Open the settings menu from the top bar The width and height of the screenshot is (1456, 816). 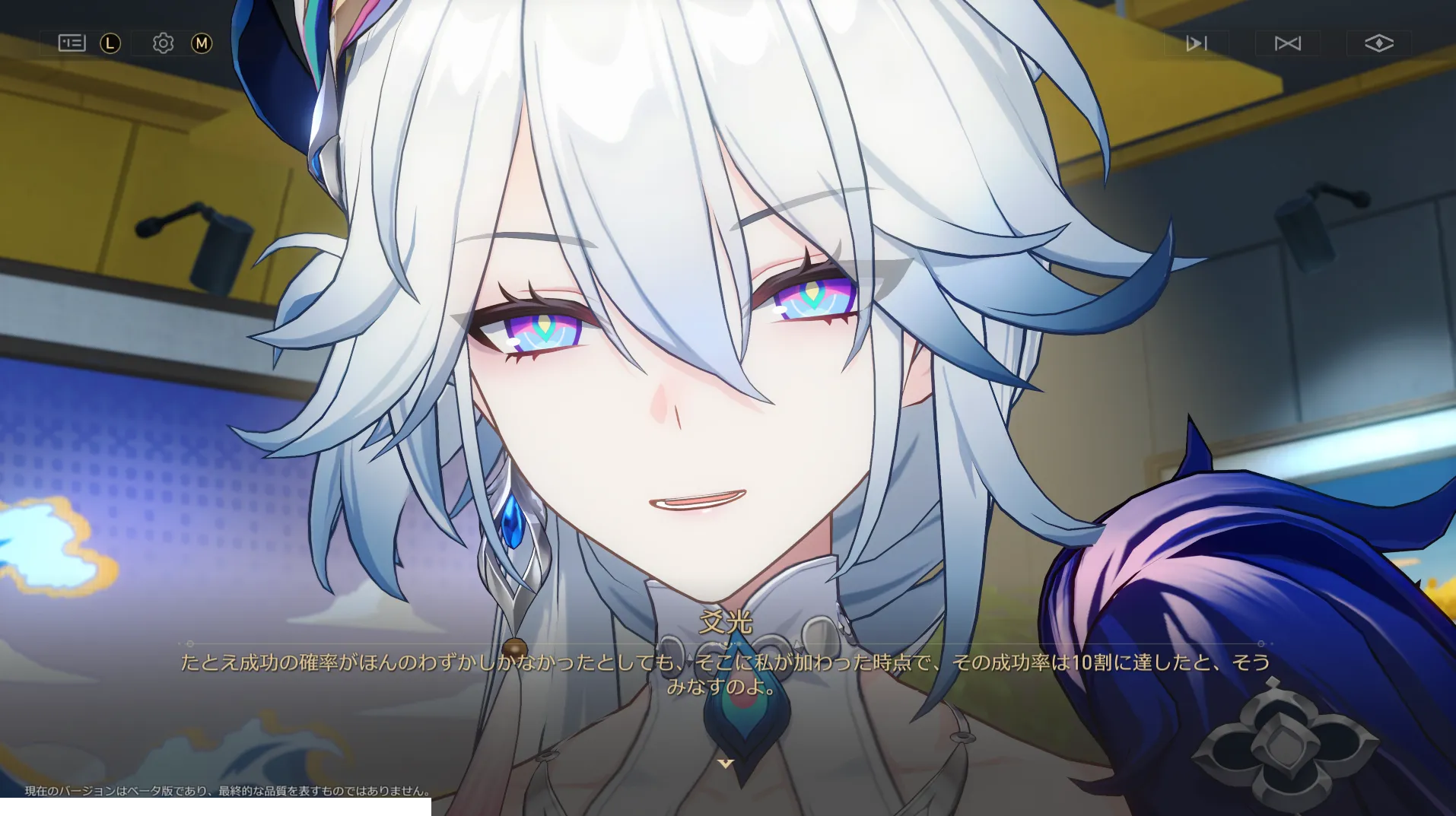click(162, 43)
